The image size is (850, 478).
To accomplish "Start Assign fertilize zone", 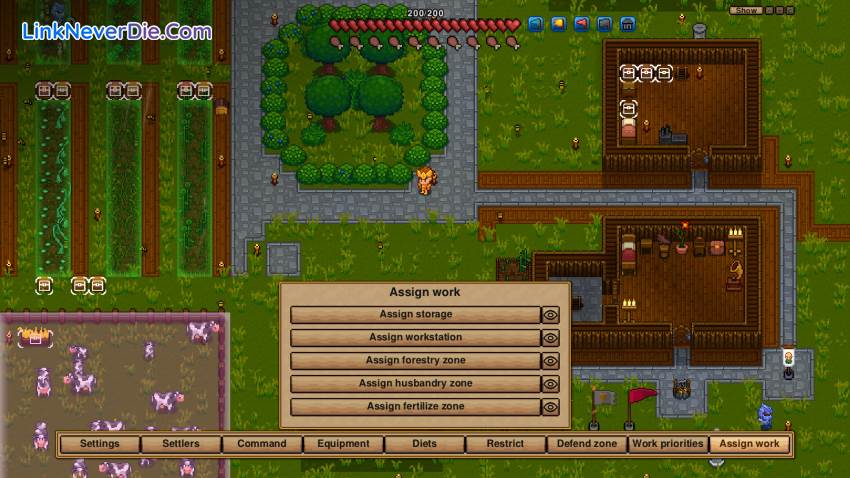I will (x=415, y=407).
